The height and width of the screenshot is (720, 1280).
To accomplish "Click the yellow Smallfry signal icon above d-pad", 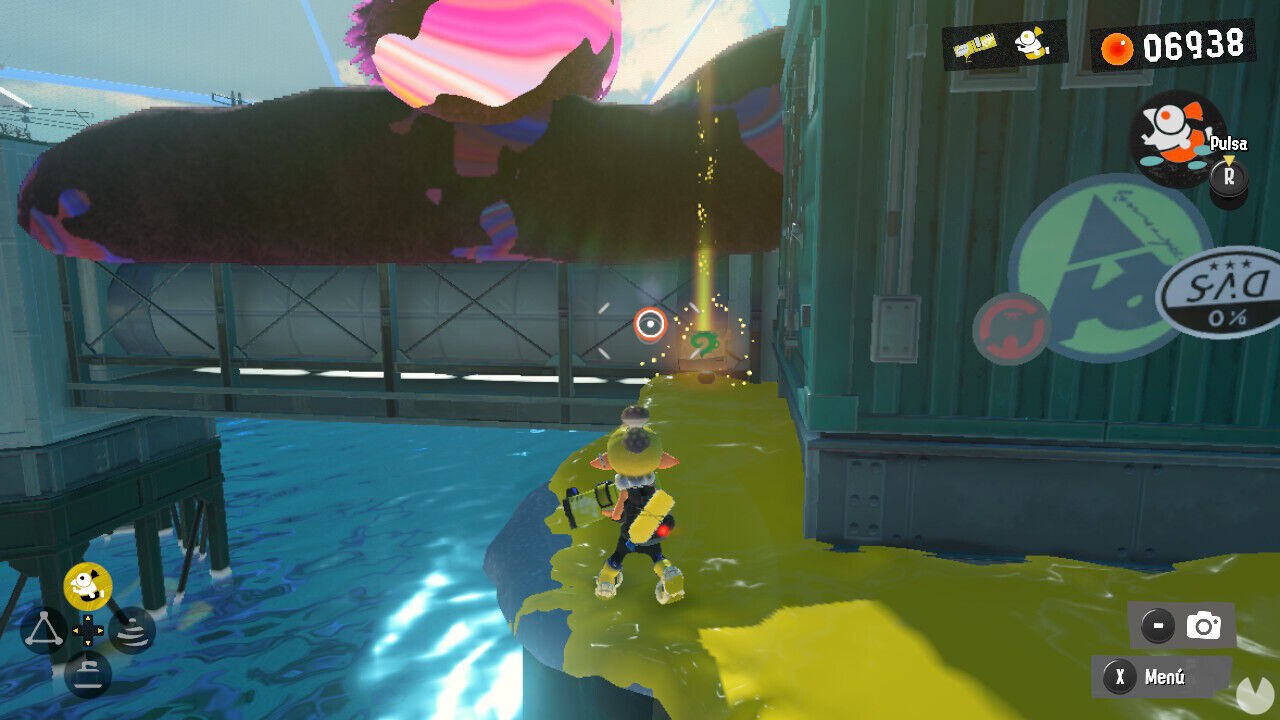I will pos(88,585).
